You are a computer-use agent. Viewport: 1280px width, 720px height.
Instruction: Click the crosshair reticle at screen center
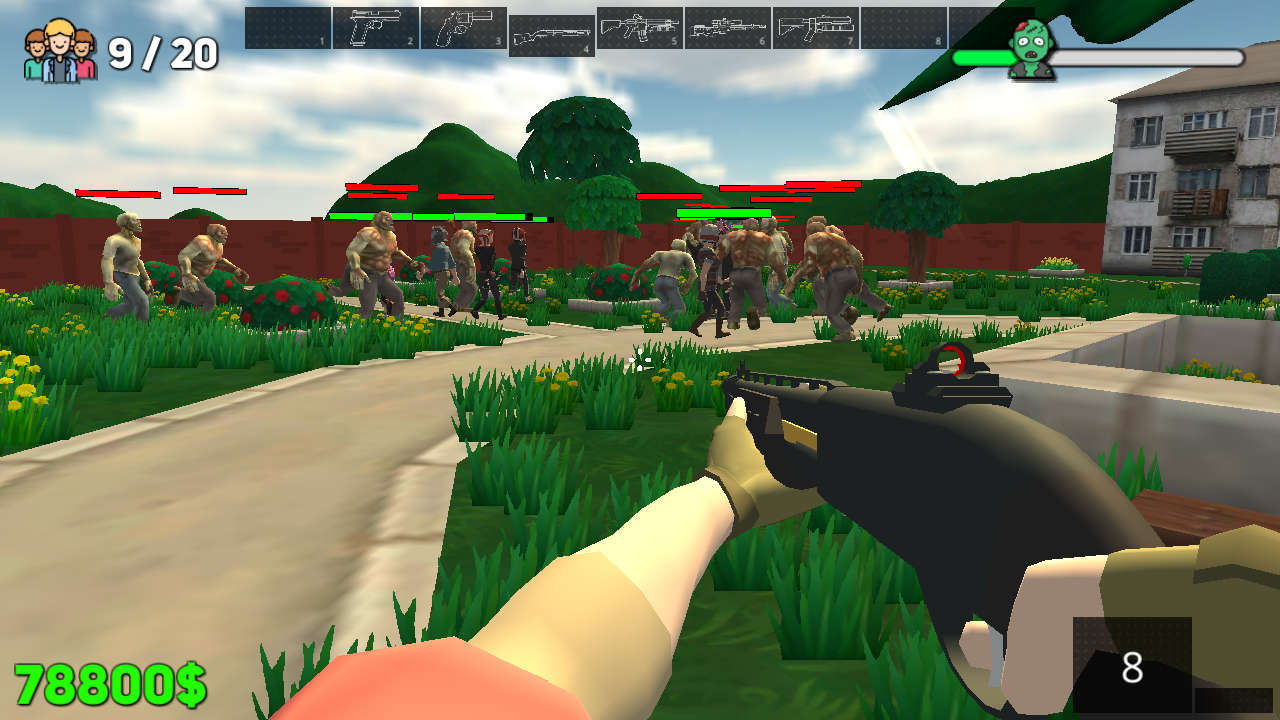pos(640,360)
